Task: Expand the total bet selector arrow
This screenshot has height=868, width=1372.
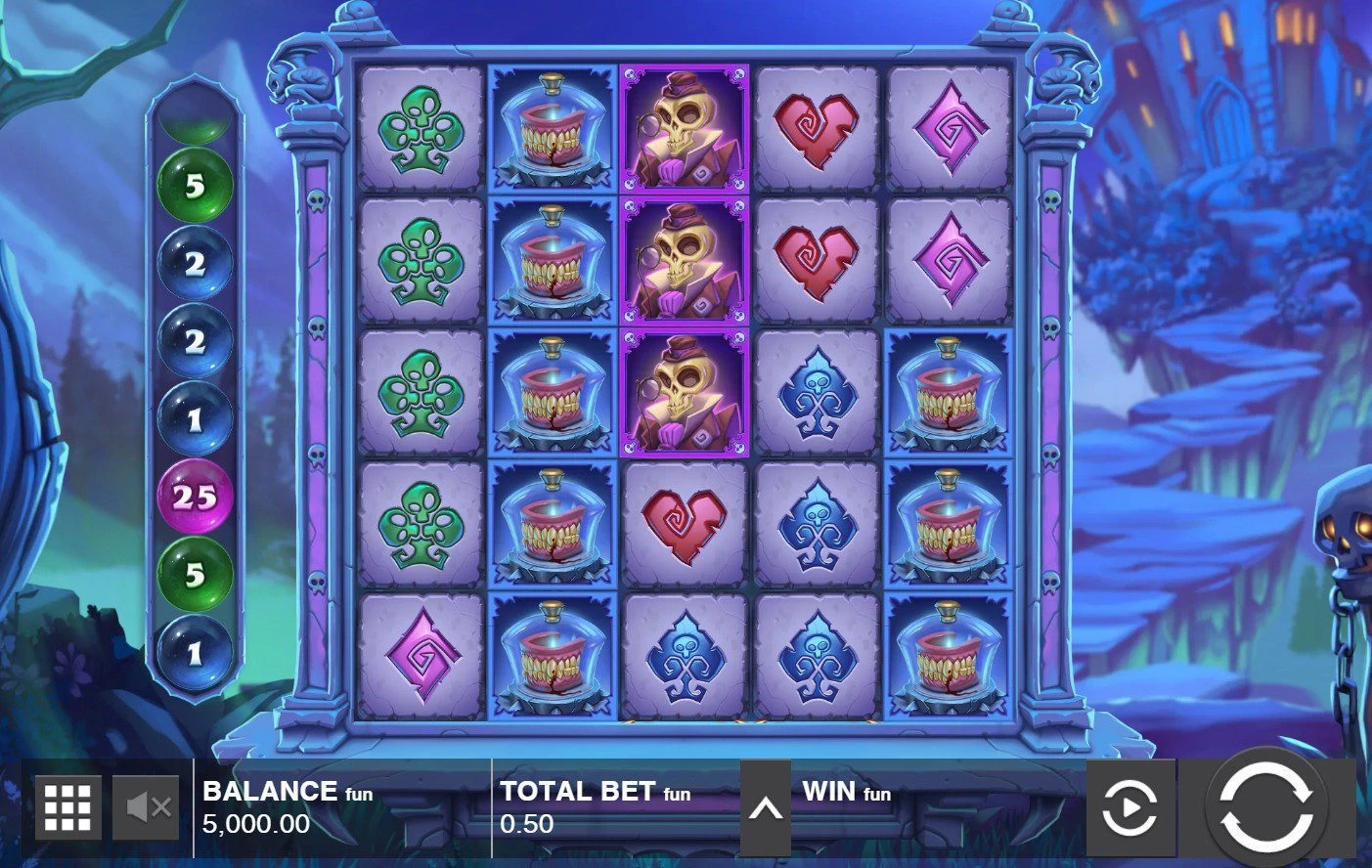Action: 766,808
